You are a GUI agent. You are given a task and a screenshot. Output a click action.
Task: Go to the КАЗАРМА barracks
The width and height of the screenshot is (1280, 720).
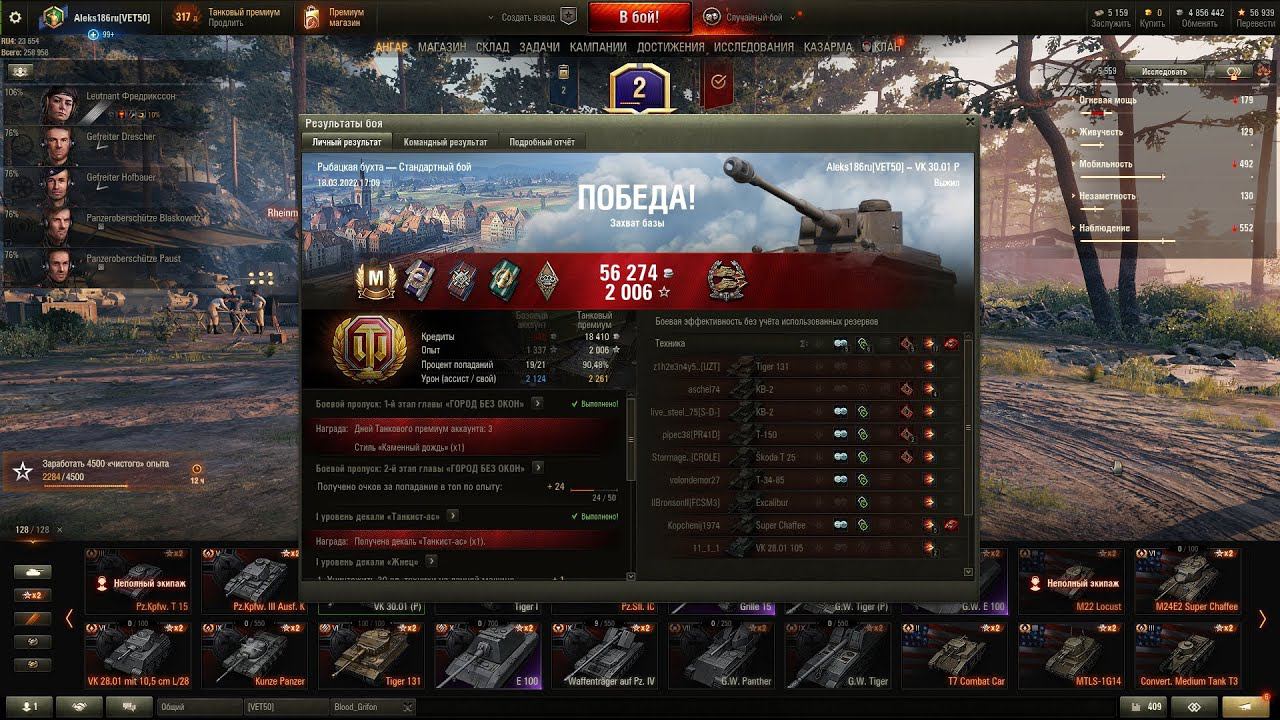828,47
